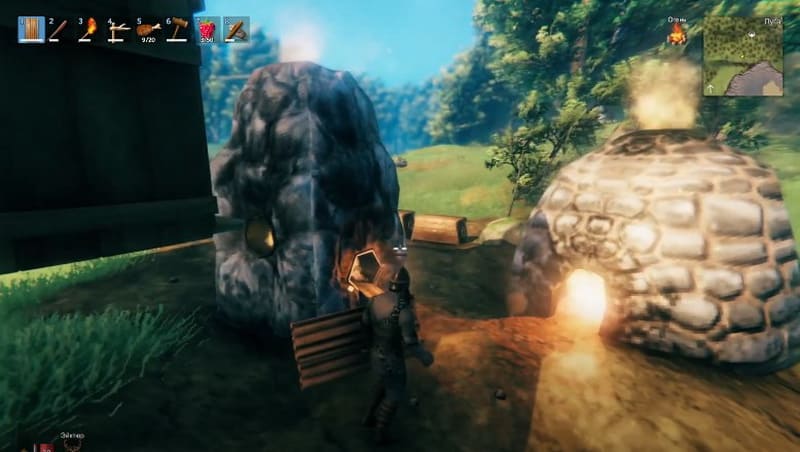Image resolution: width=800 pixels, height=452 pixels.
Task: Equip the wooden club from the hotbar
Action: [60, 30]
